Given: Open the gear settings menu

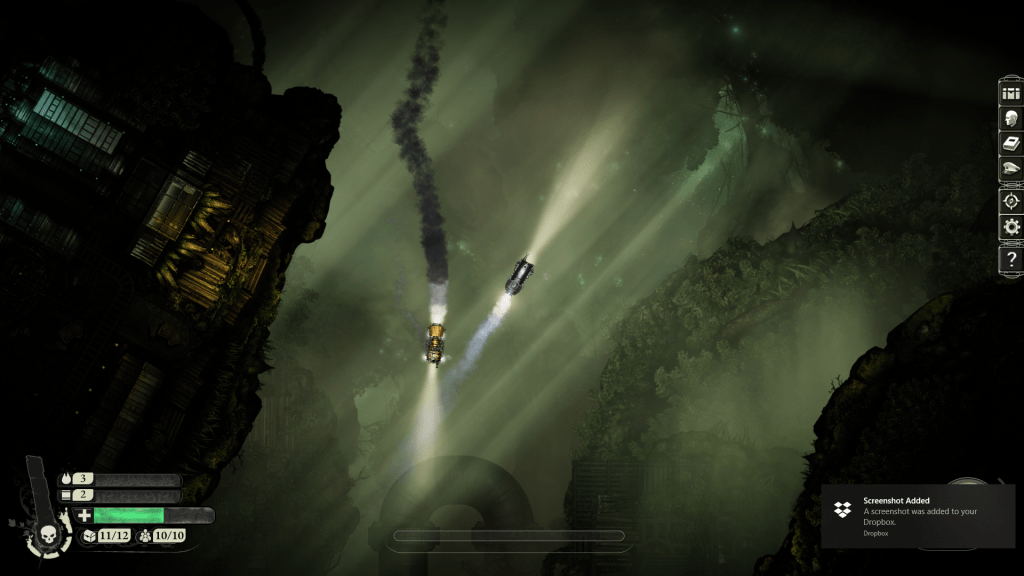Looking at the screenshot, I should [1011, 227].
